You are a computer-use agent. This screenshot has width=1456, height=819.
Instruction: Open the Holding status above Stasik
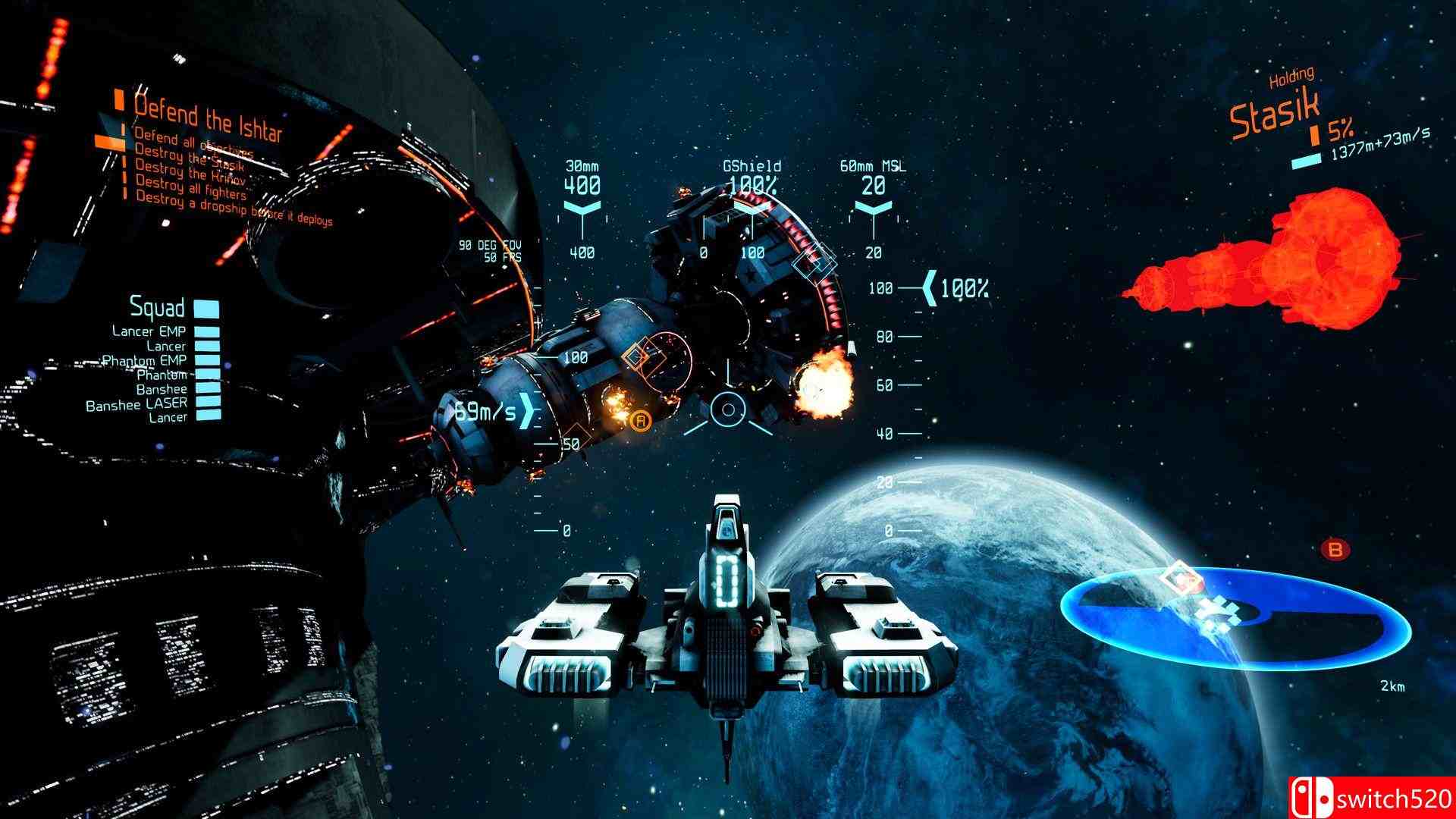click(x=1291, y=75)
